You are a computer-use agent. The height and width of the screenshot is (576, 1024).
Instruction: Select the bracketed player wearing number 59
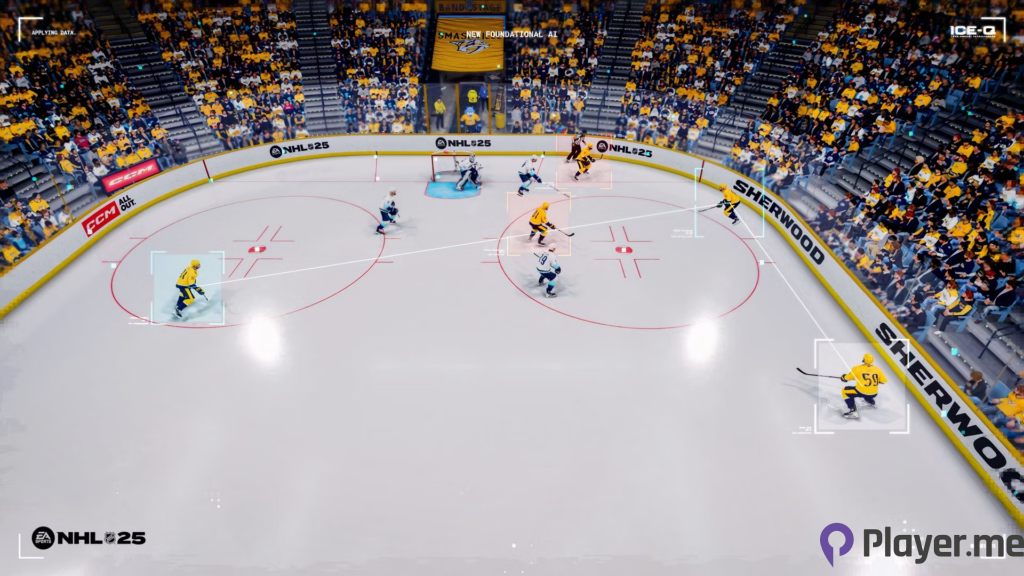pos(862,385)
